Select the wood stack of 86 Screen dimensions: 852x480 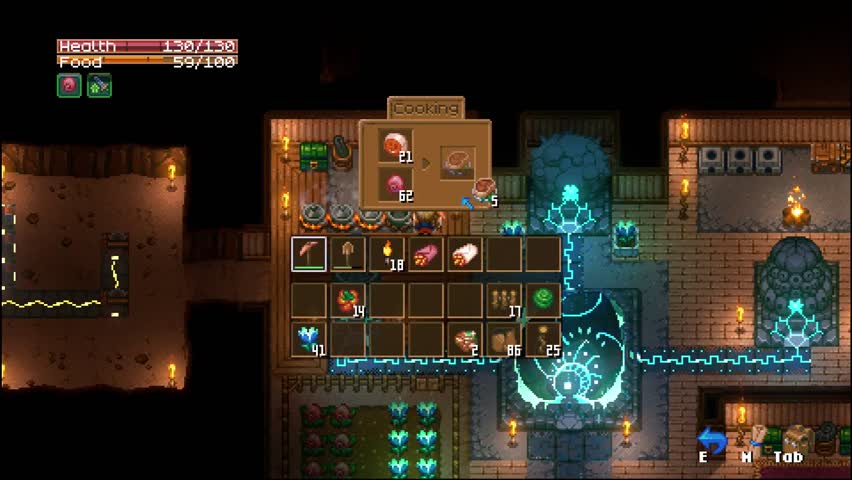coord(504,339)
